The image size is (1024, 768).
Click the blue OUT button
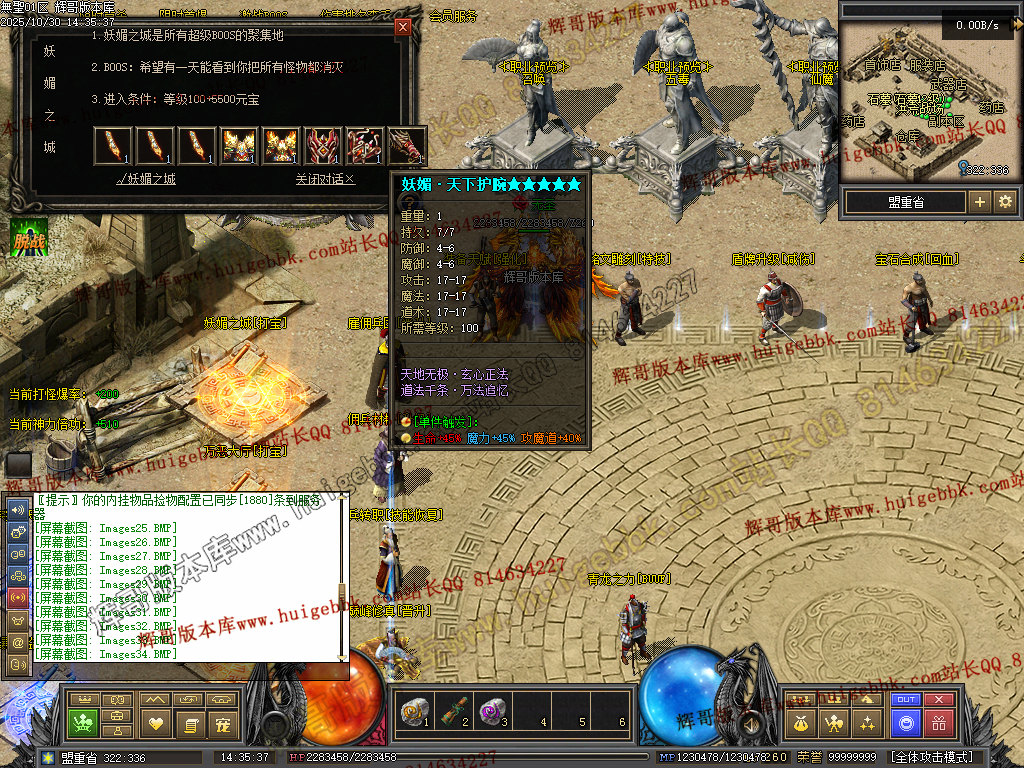tap(906, 700)
